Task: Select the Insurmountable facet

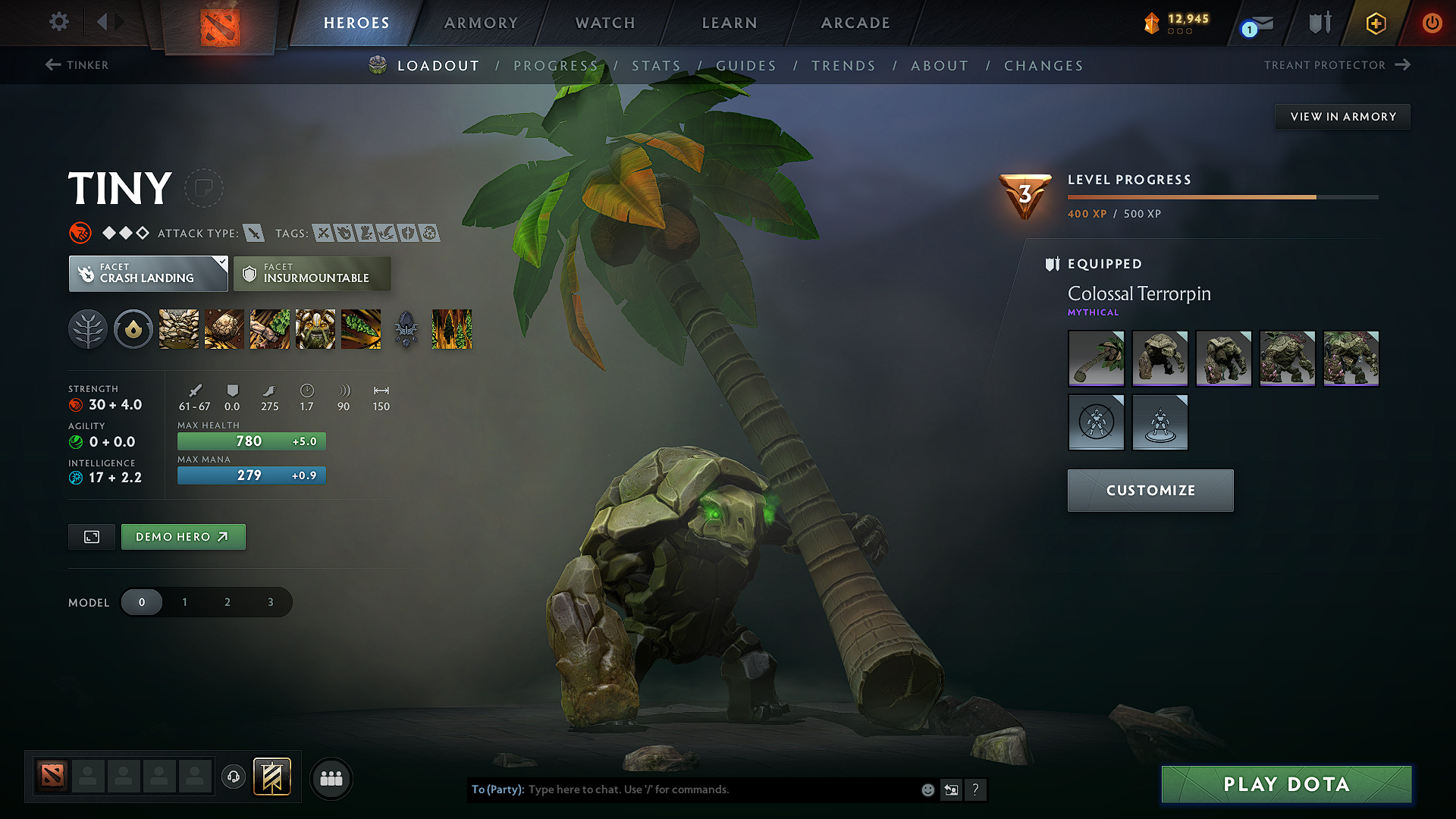Action: 312,273
